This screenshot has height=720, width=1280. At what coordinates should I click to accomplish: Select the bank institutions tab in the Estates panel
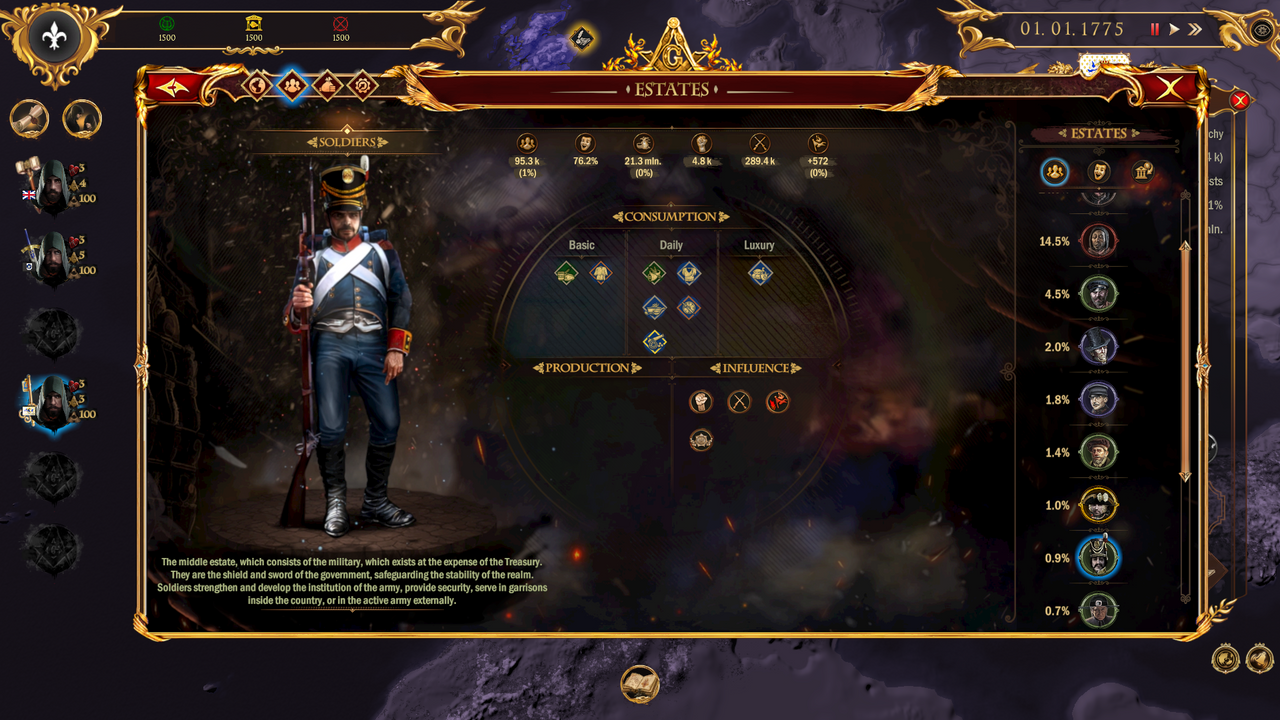pyautogui.click(x=1140, y=172)
